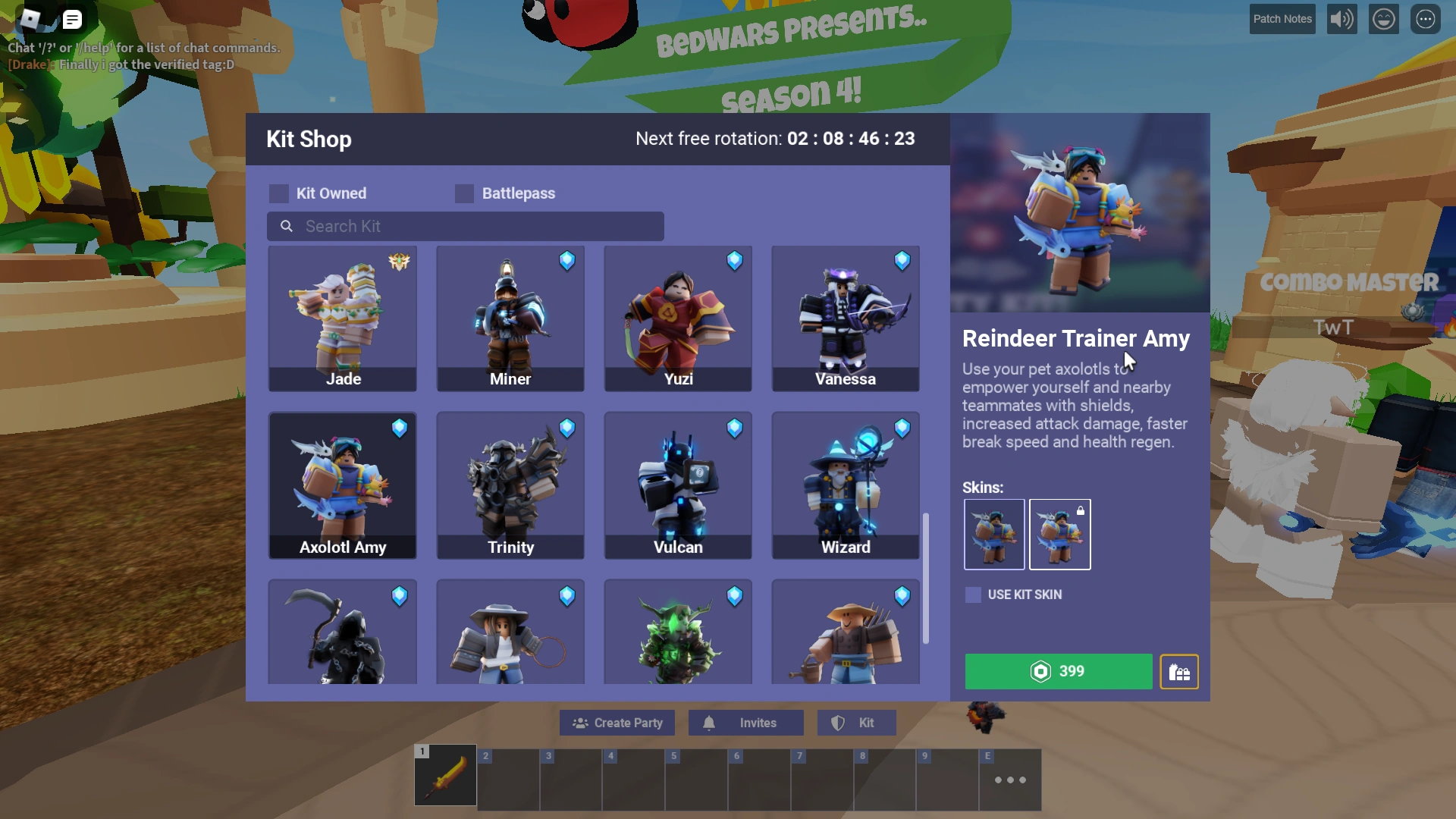
Task: Mute audio with the speaker icon
Action: (x=1341, y=19)
